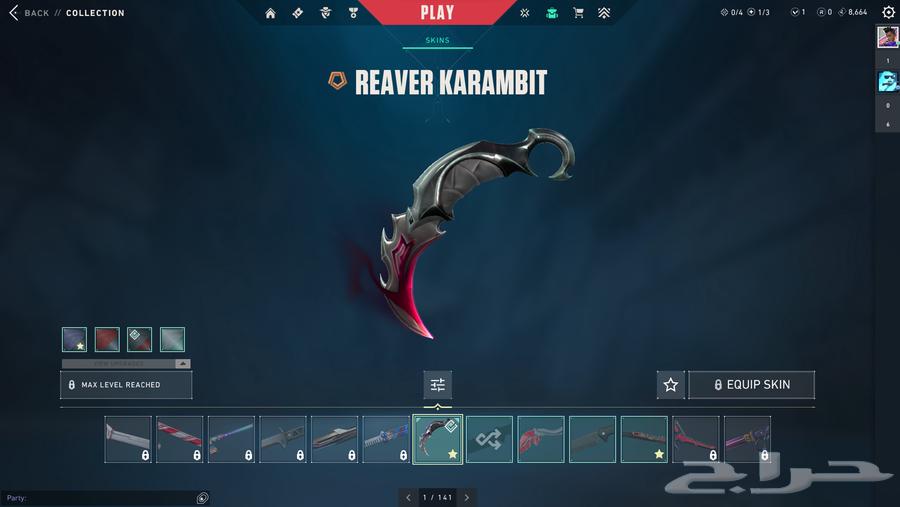Go to the next skin page
Screen dimensions: 900x507
click(467, 497)
